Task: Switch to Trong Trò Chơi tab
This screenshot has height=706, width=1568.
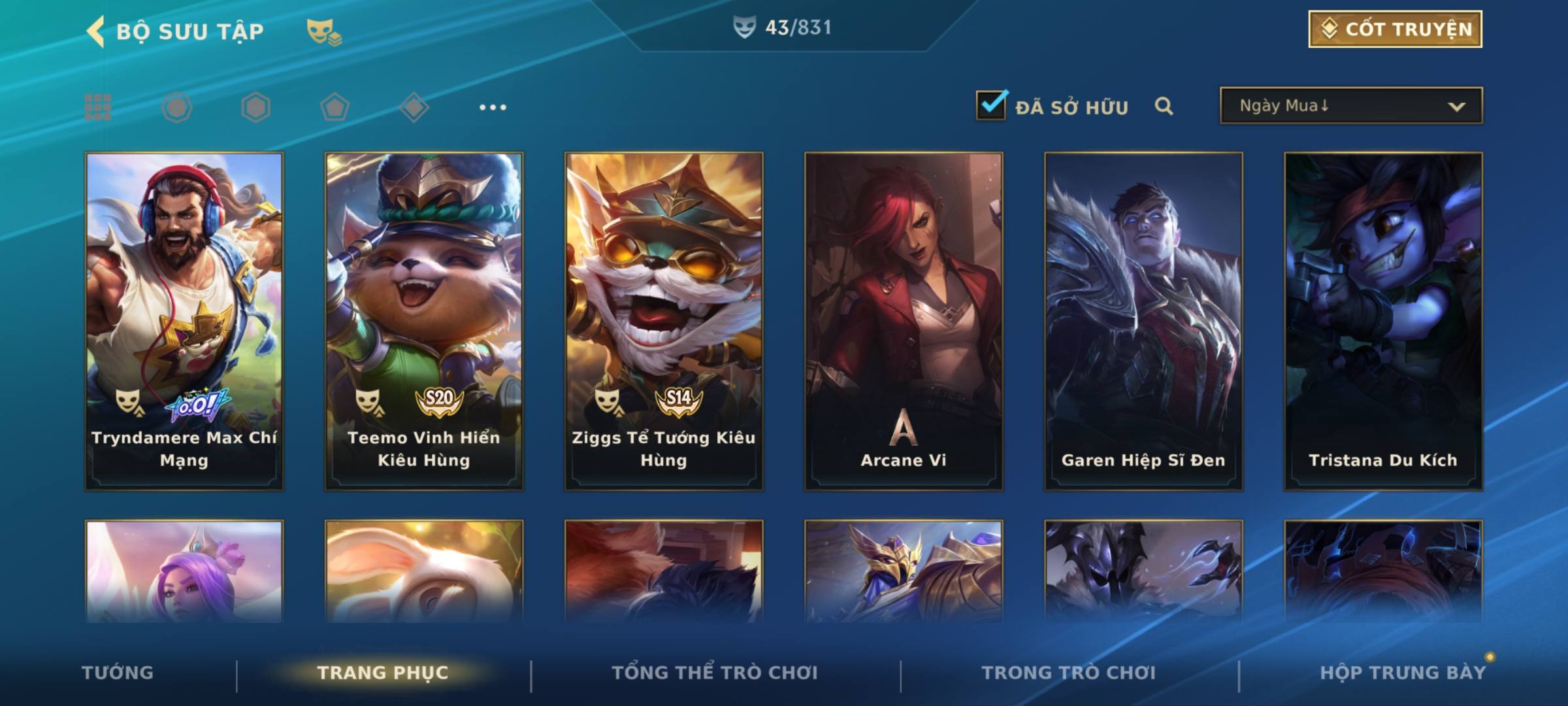Action: [x=1069, y=673]
